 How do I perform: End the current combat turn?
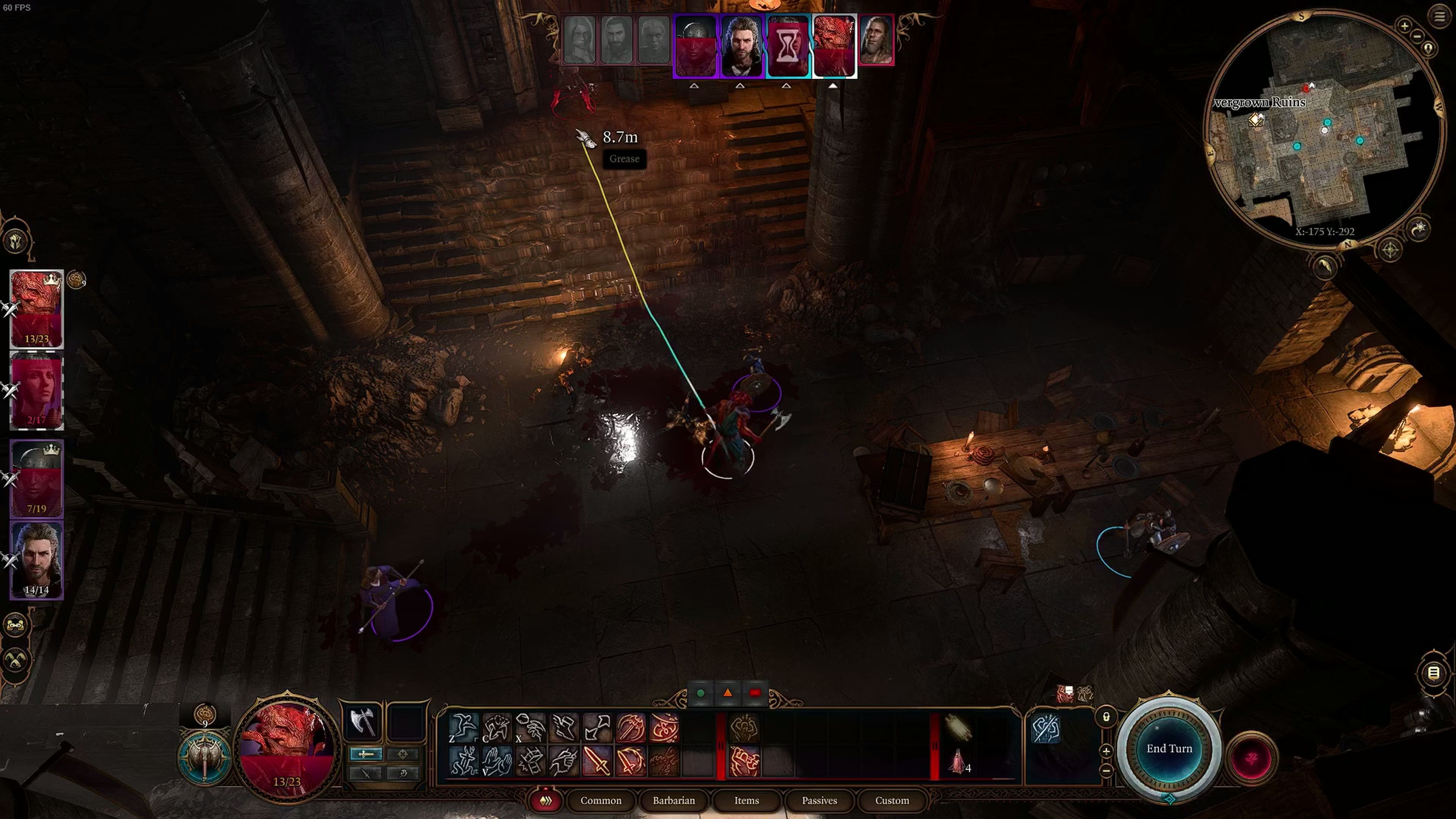pyautogui.click(x=1169, y=749)
